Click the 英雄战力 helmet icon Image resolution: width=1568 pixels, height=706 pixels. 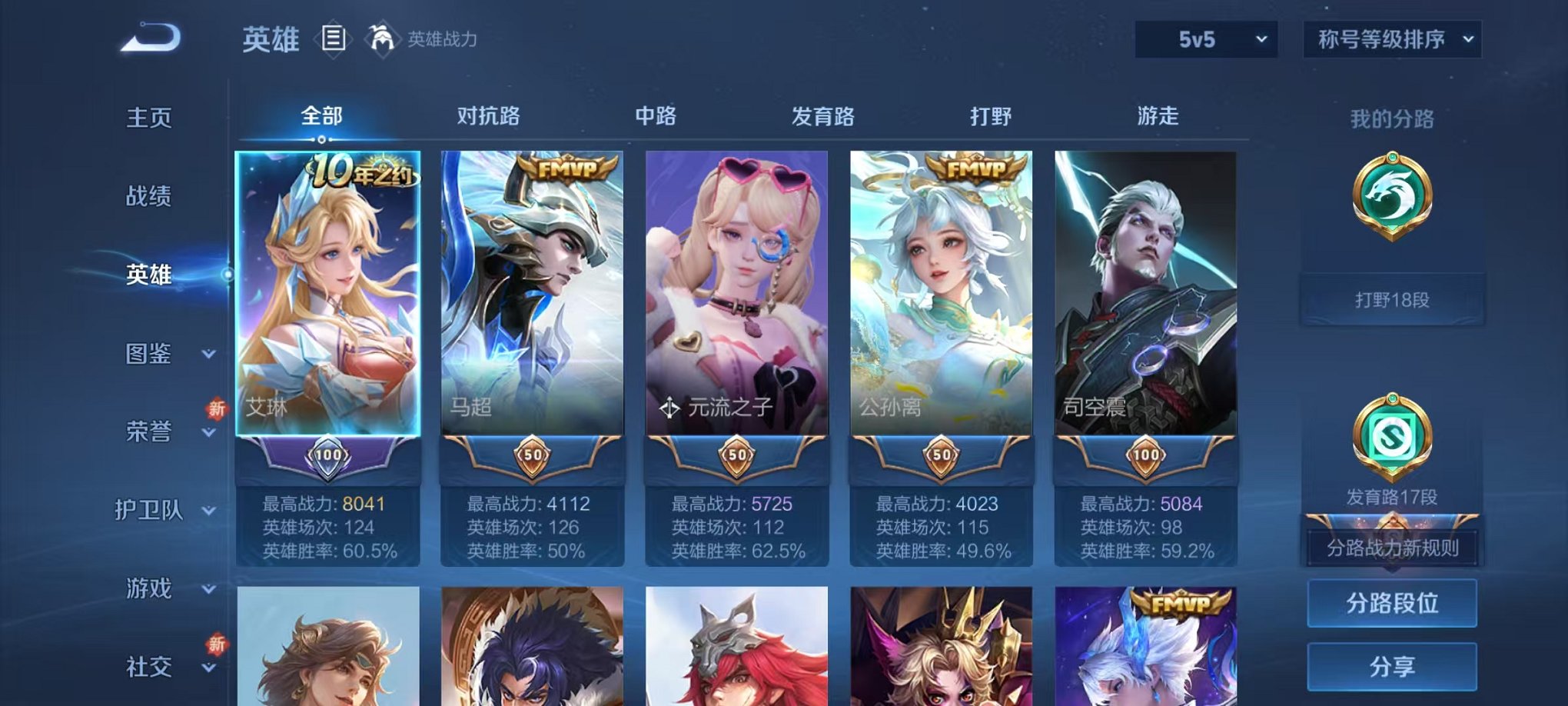coord(380,38)
